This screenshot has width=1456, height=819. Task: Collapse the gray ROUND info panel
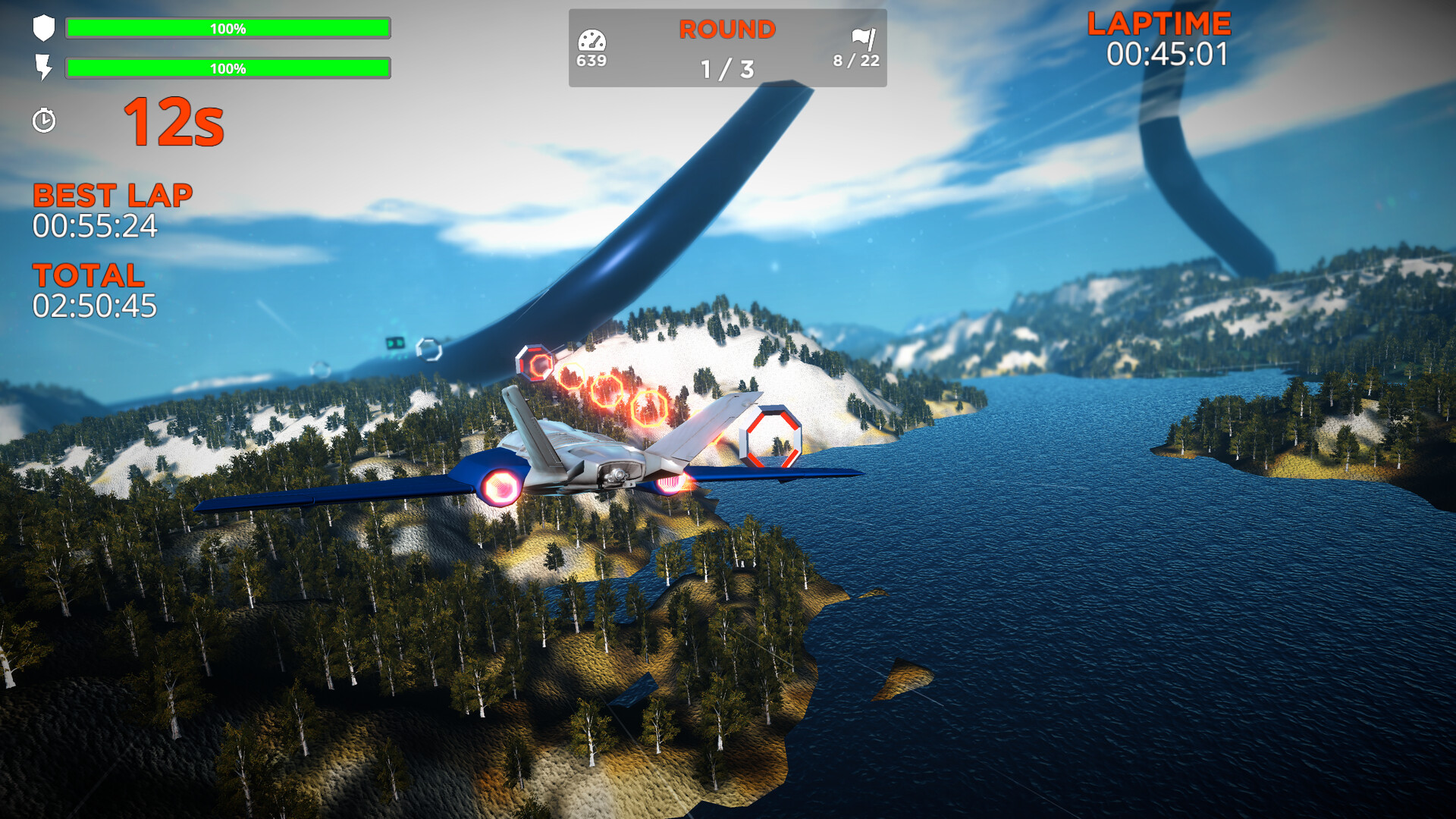726,47
